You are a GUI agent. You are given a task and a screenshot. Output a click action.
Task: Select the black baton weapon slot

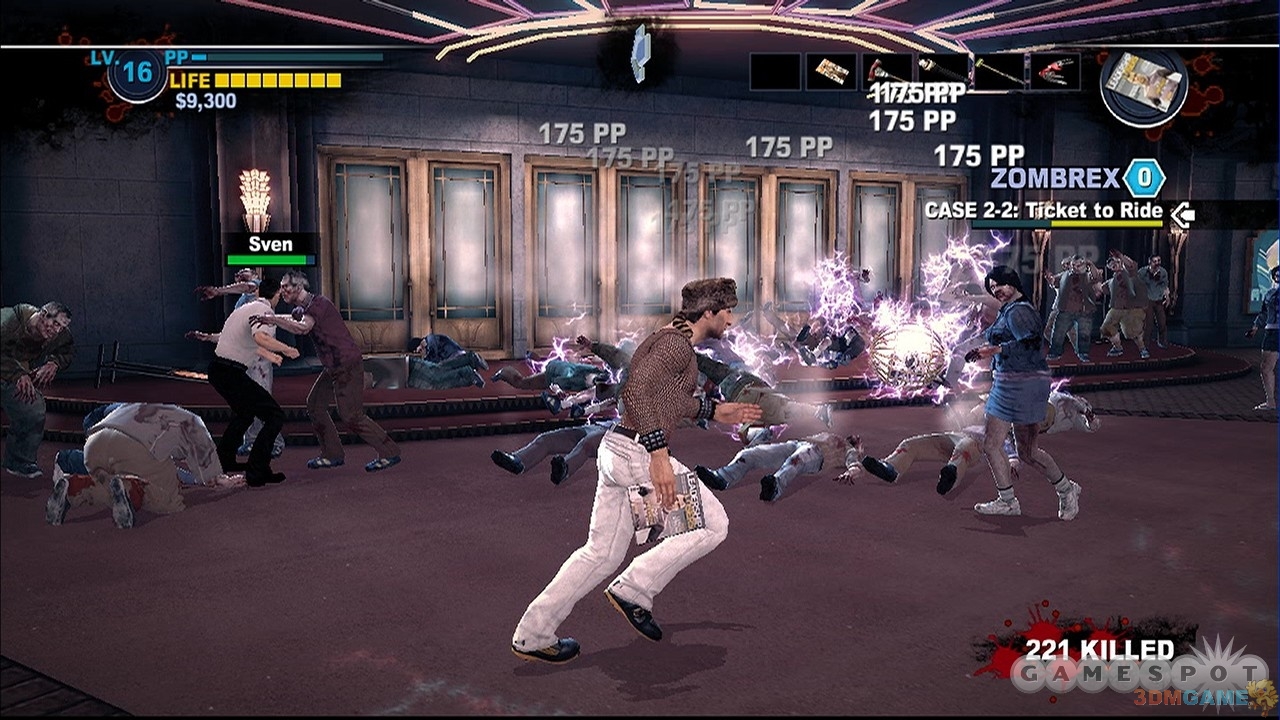point(943,71)
